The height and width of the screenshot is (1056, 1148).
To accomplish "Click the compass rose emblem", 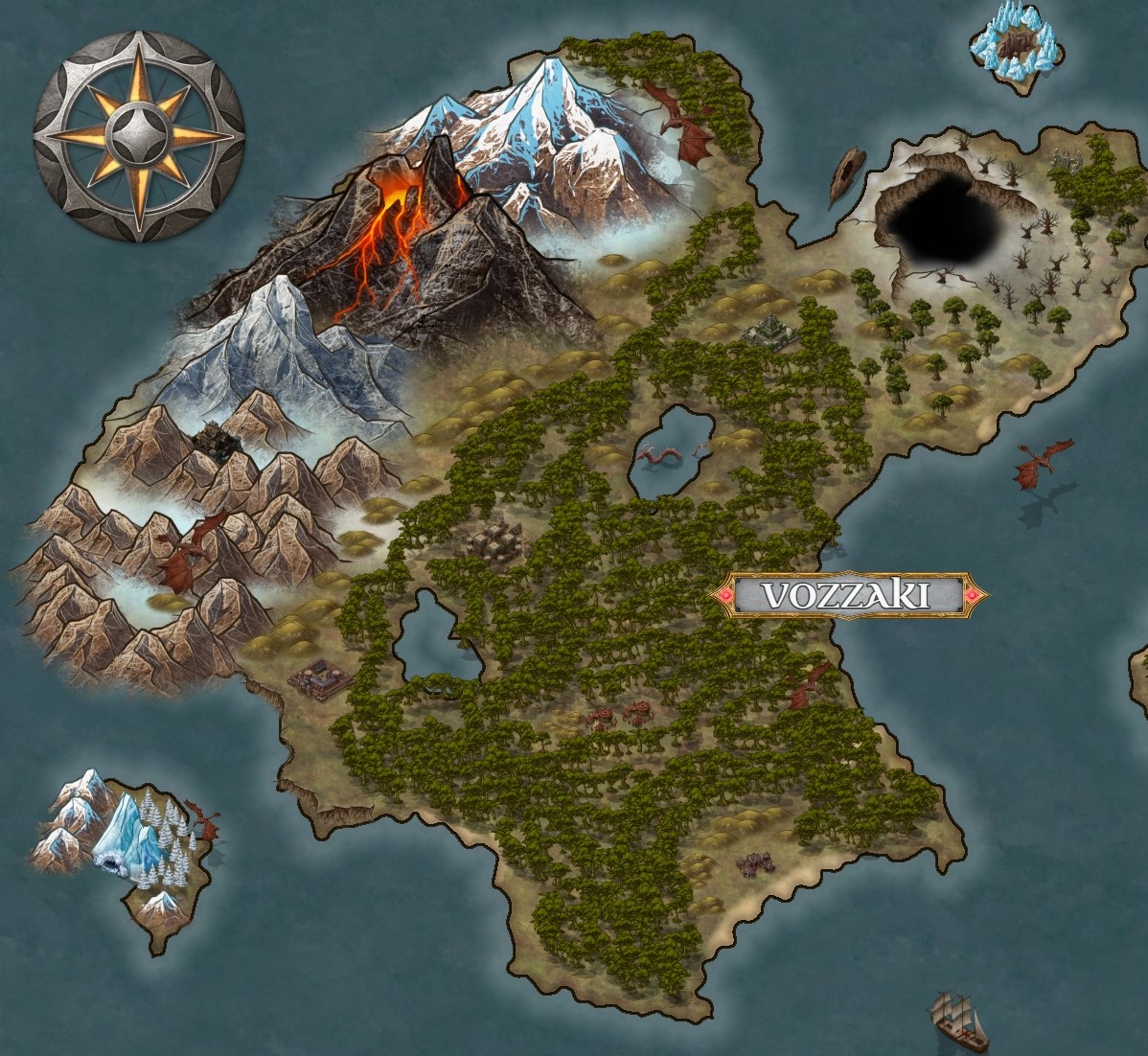I will point(139,136).
